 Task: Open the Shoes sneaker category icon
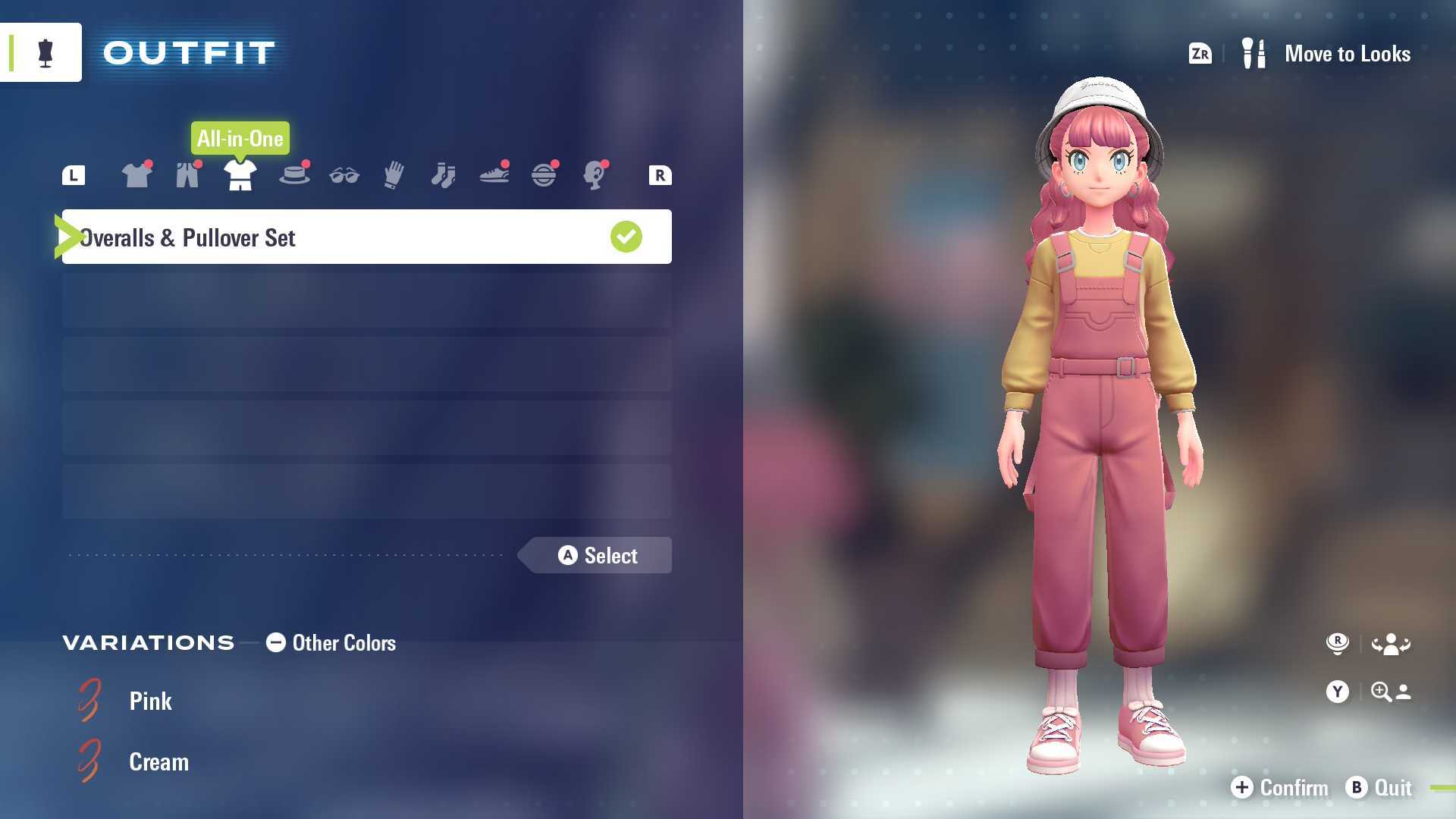coord(493,174)
